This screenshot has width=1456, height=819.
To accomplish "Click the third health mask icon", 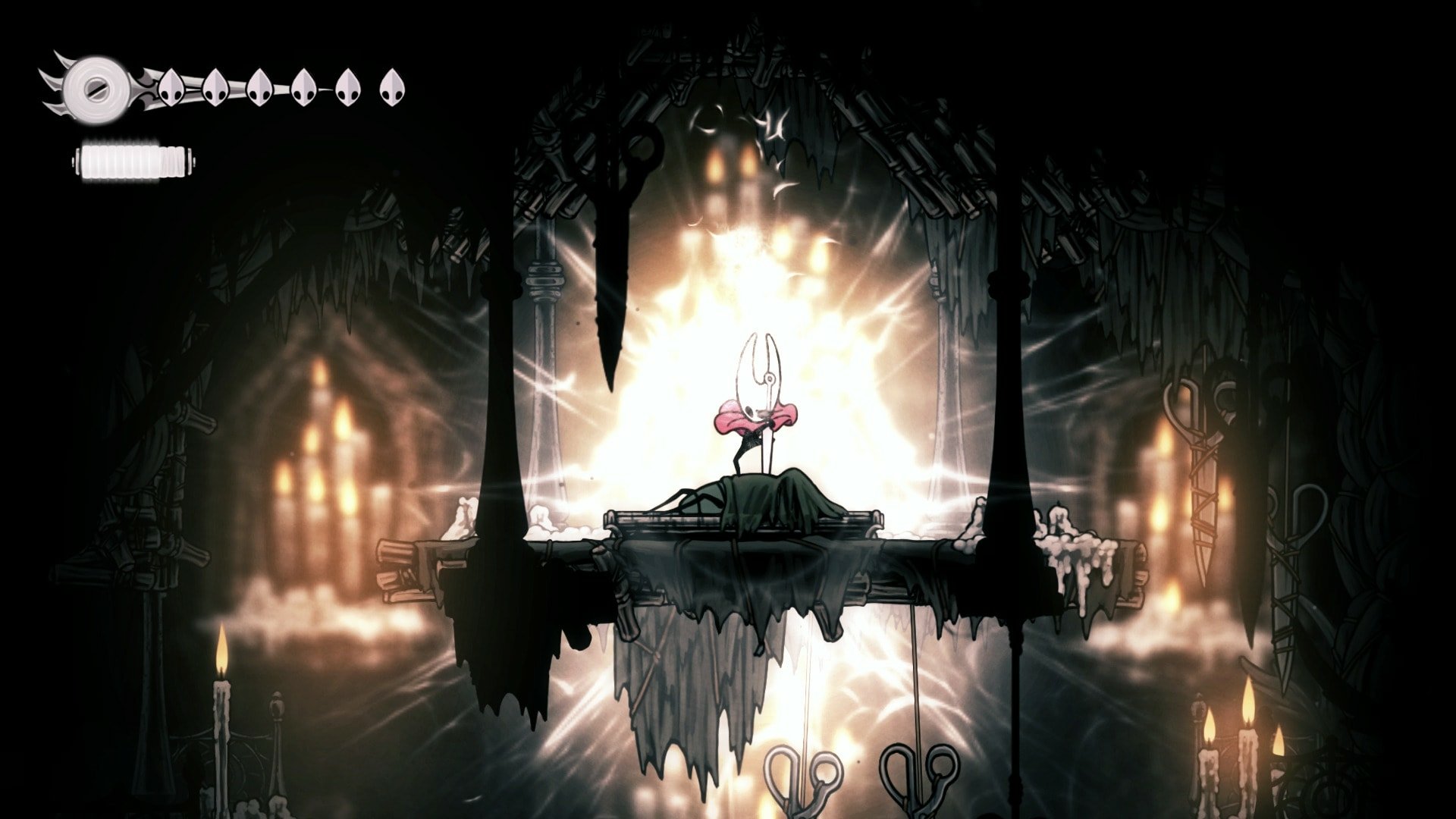I will (262, 87).
